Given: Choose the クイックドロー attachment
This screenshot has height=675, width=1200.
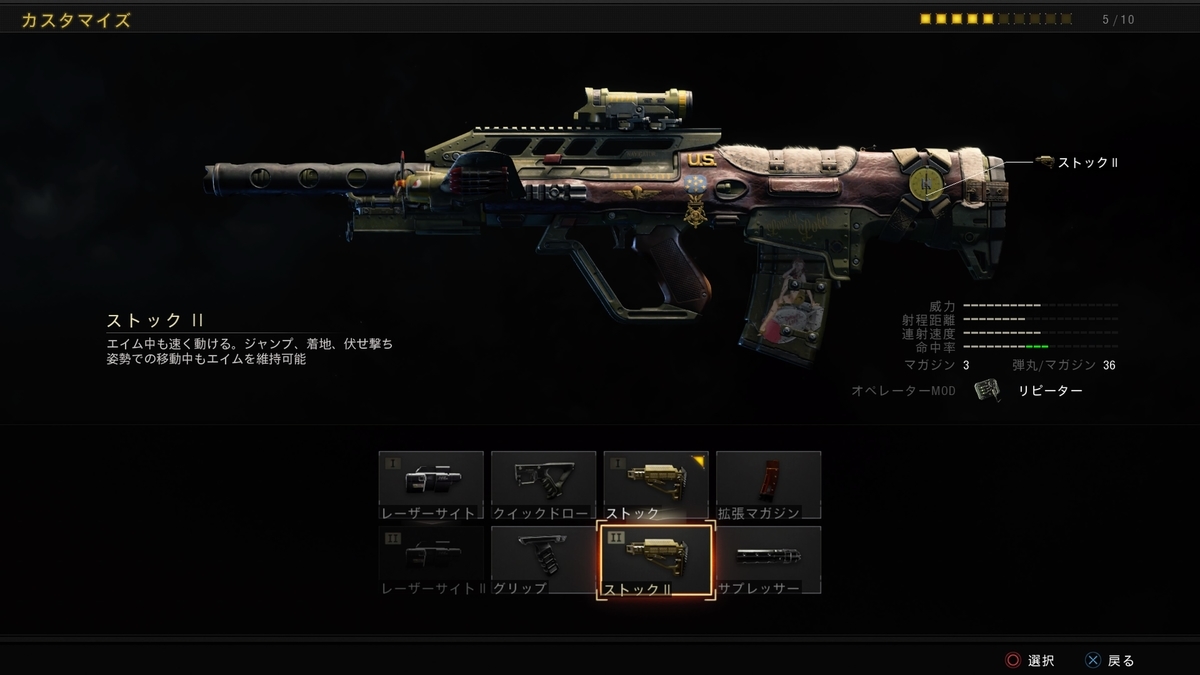Looking at the screenshot, I should click(x=543, y=485).
